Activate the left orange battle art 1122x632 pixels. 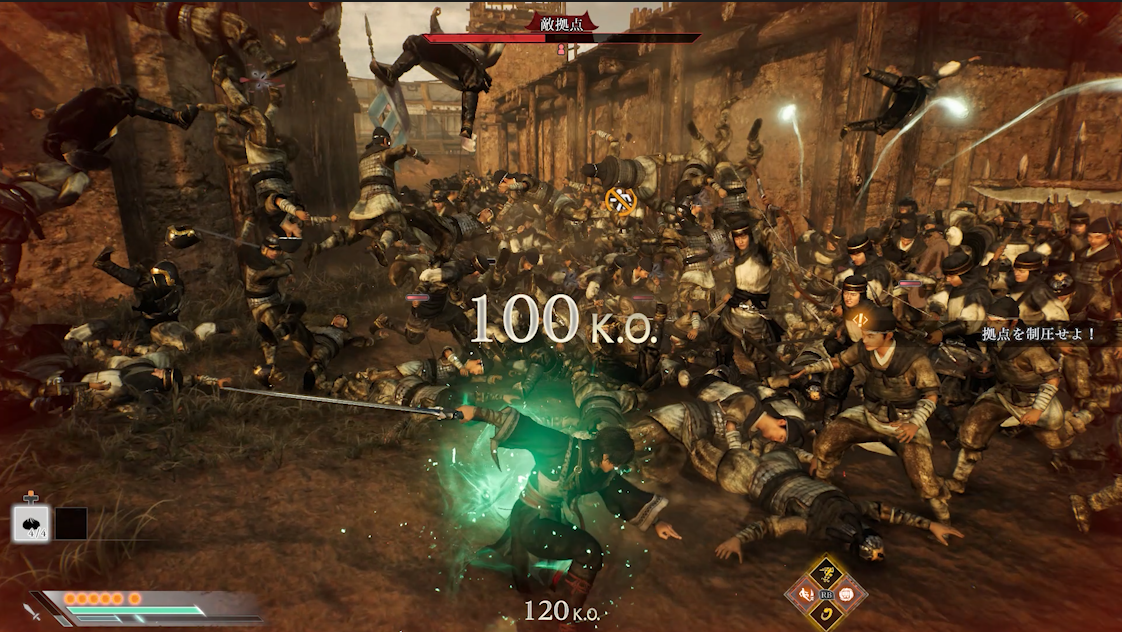[806, 594]
